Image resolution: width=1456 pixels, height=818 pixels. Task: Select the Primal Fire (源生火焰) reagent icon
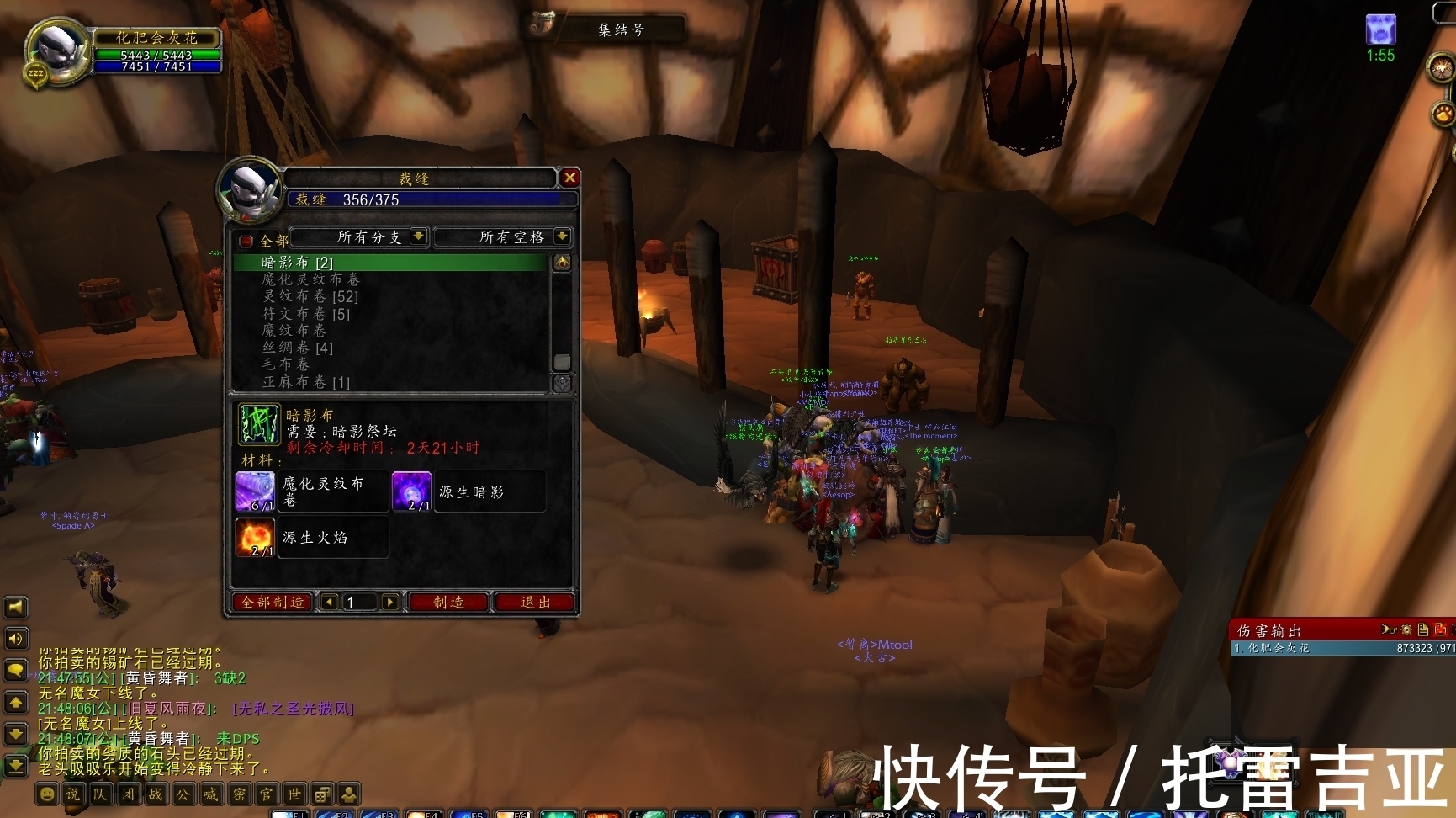(x=254, y=537)
